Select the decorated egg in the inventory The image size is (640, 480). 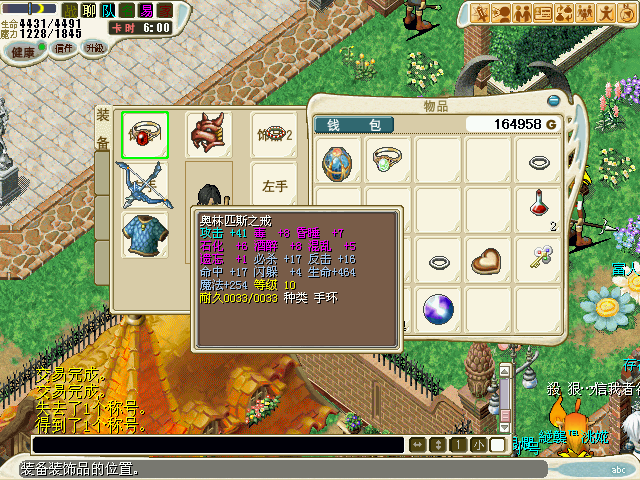coord(339,161)
